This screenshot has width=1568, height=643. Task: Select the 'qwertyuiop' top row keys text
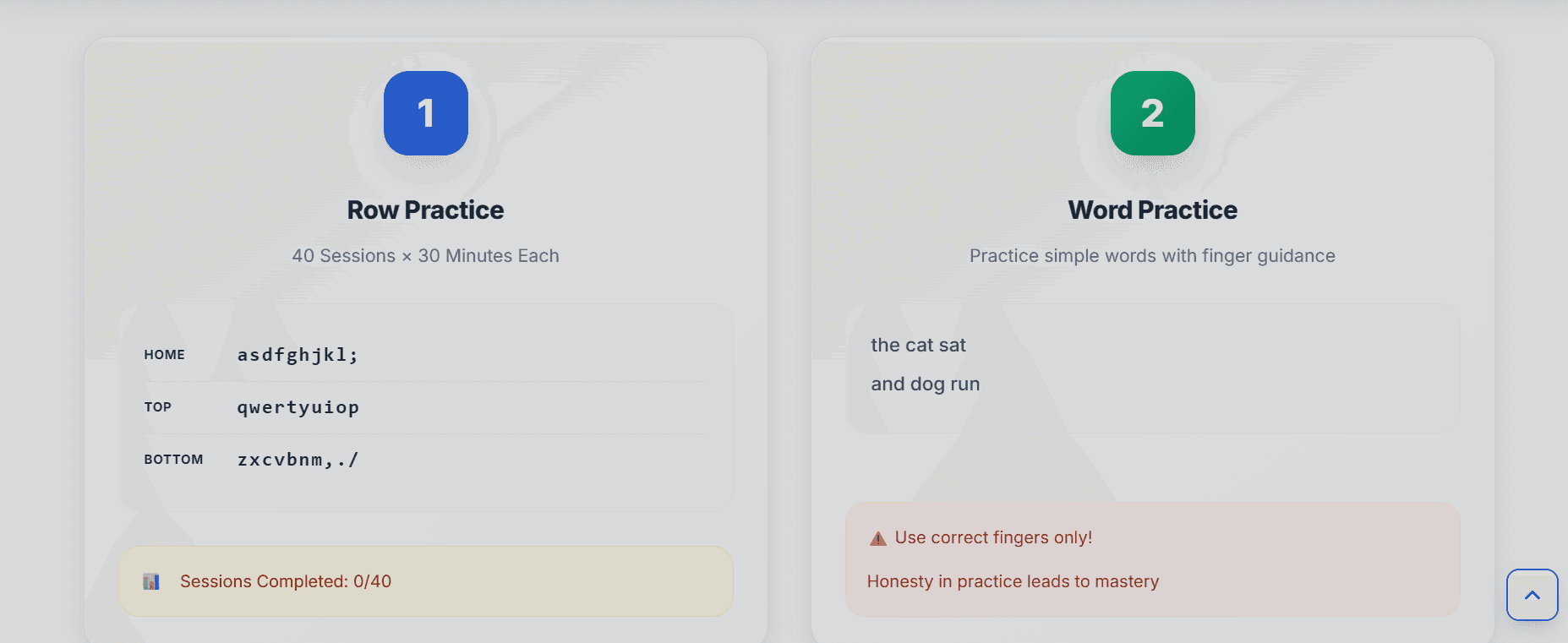298,406
